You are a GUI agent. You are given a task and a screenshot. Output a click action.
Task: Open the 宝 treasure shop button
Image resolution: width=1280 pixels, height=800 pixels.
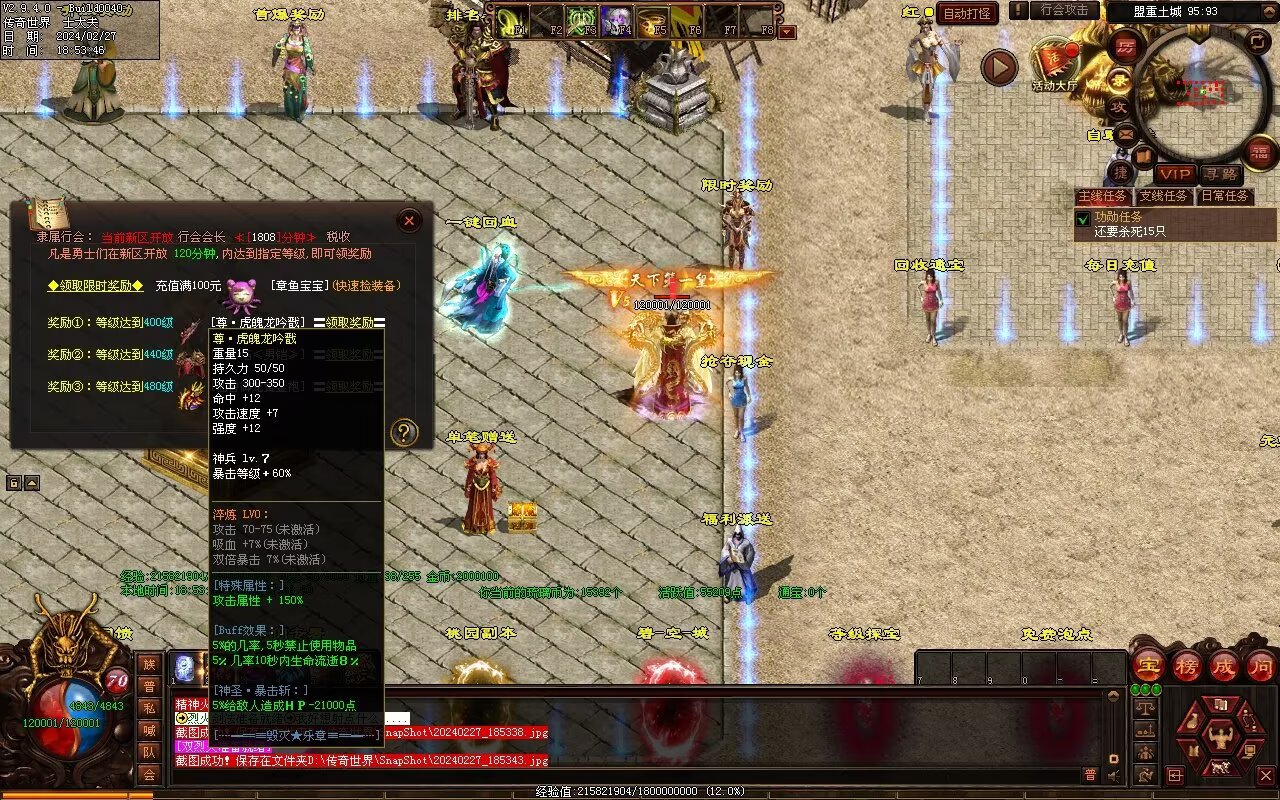1148,664
